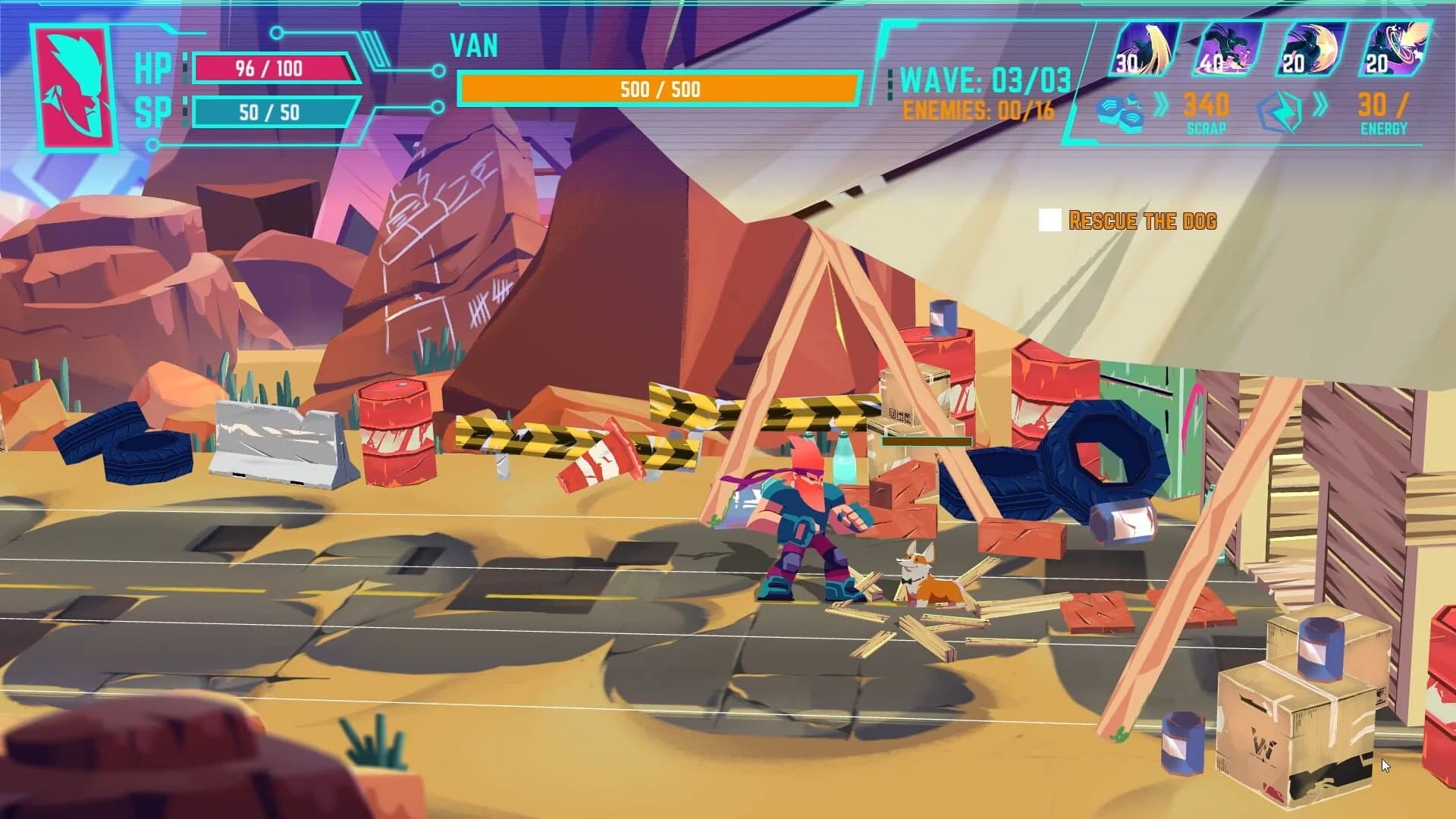
Task: Click the Rescue the dog objective text
Action: pyautogui.click(x=1144, y=221)
